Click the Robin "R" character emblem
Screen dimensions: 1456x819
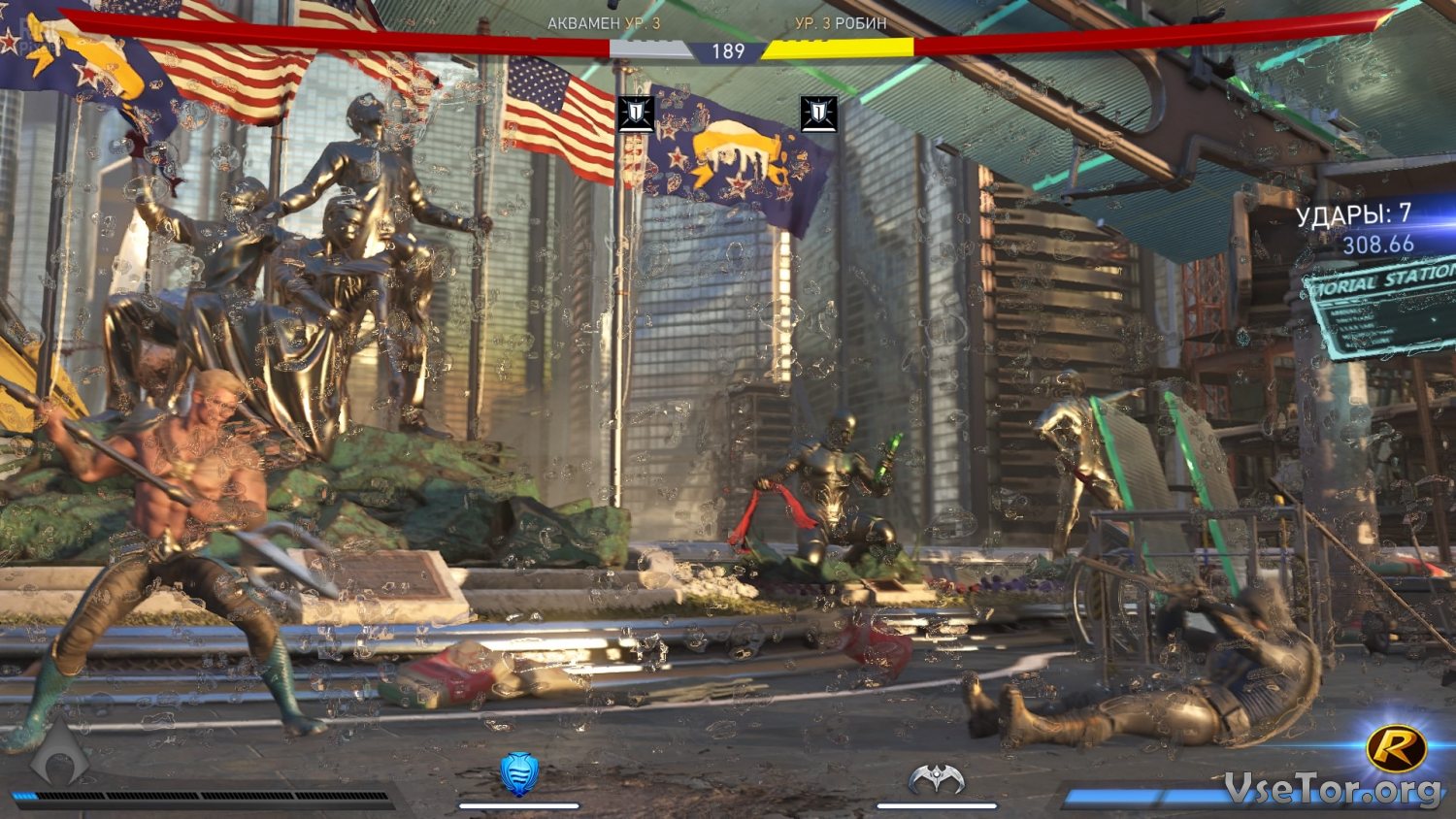coord(1396,748)
